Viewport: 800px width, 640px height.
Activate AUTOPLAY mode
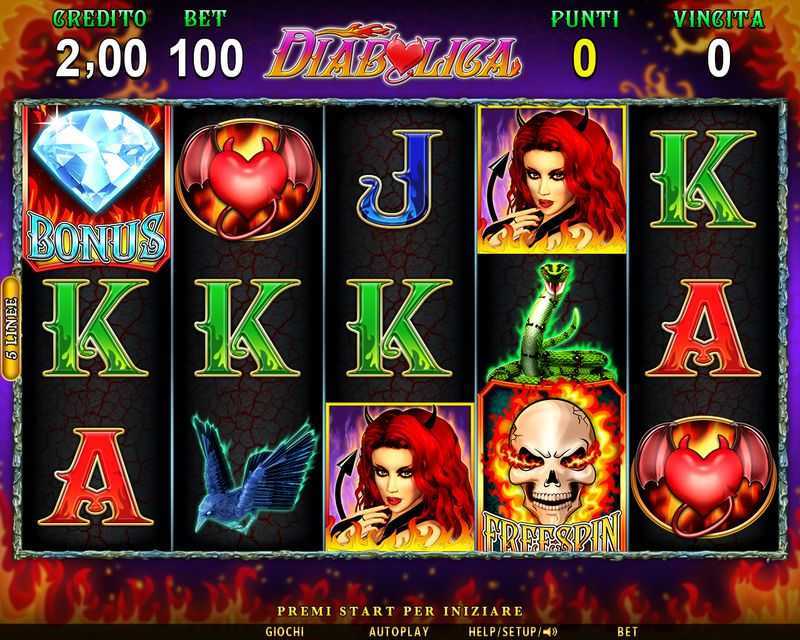pyautogui.click(x=398, y=631)
